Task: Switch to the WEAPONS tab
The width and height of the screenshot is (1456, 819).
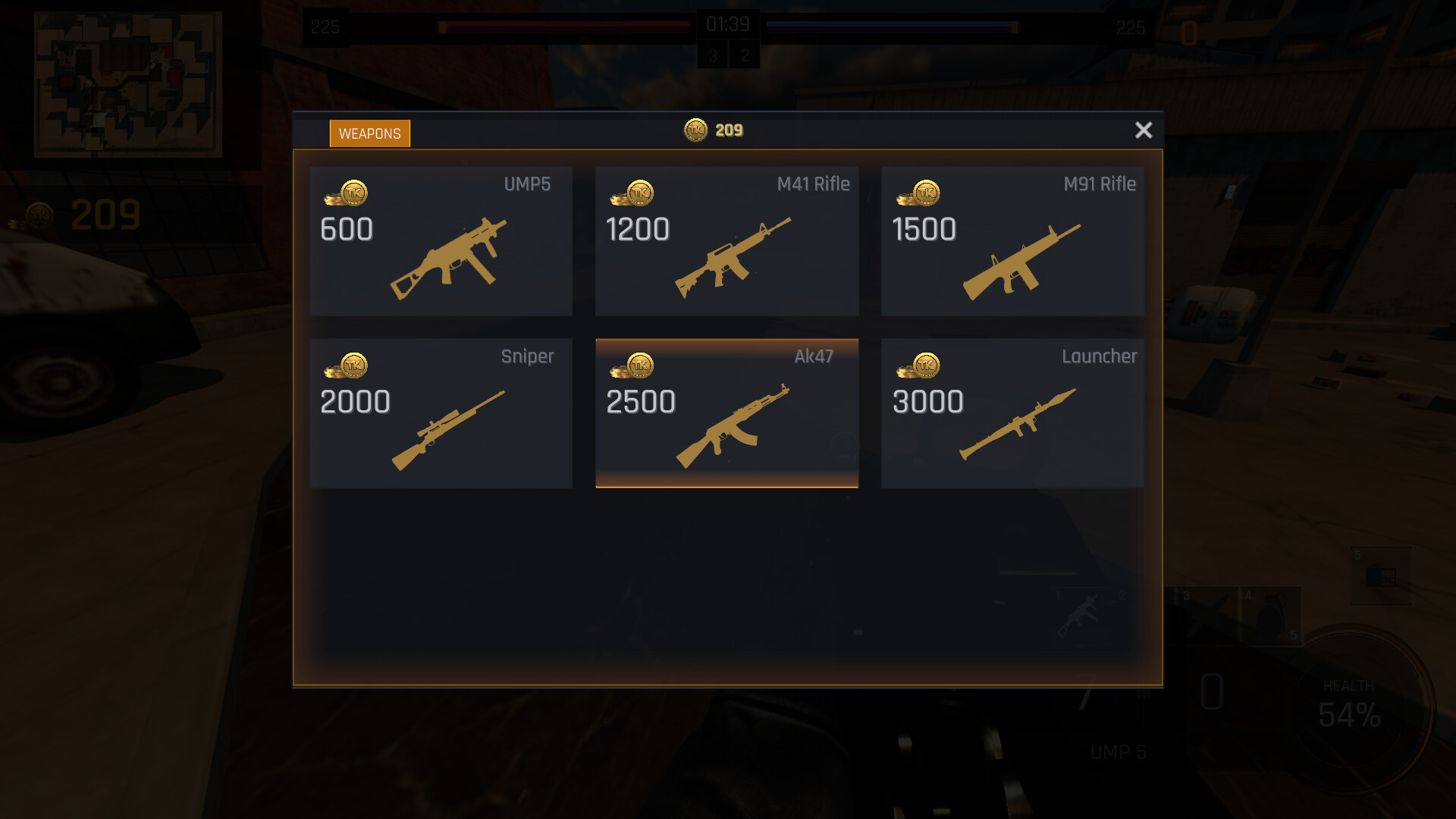Action: [370, 133]
